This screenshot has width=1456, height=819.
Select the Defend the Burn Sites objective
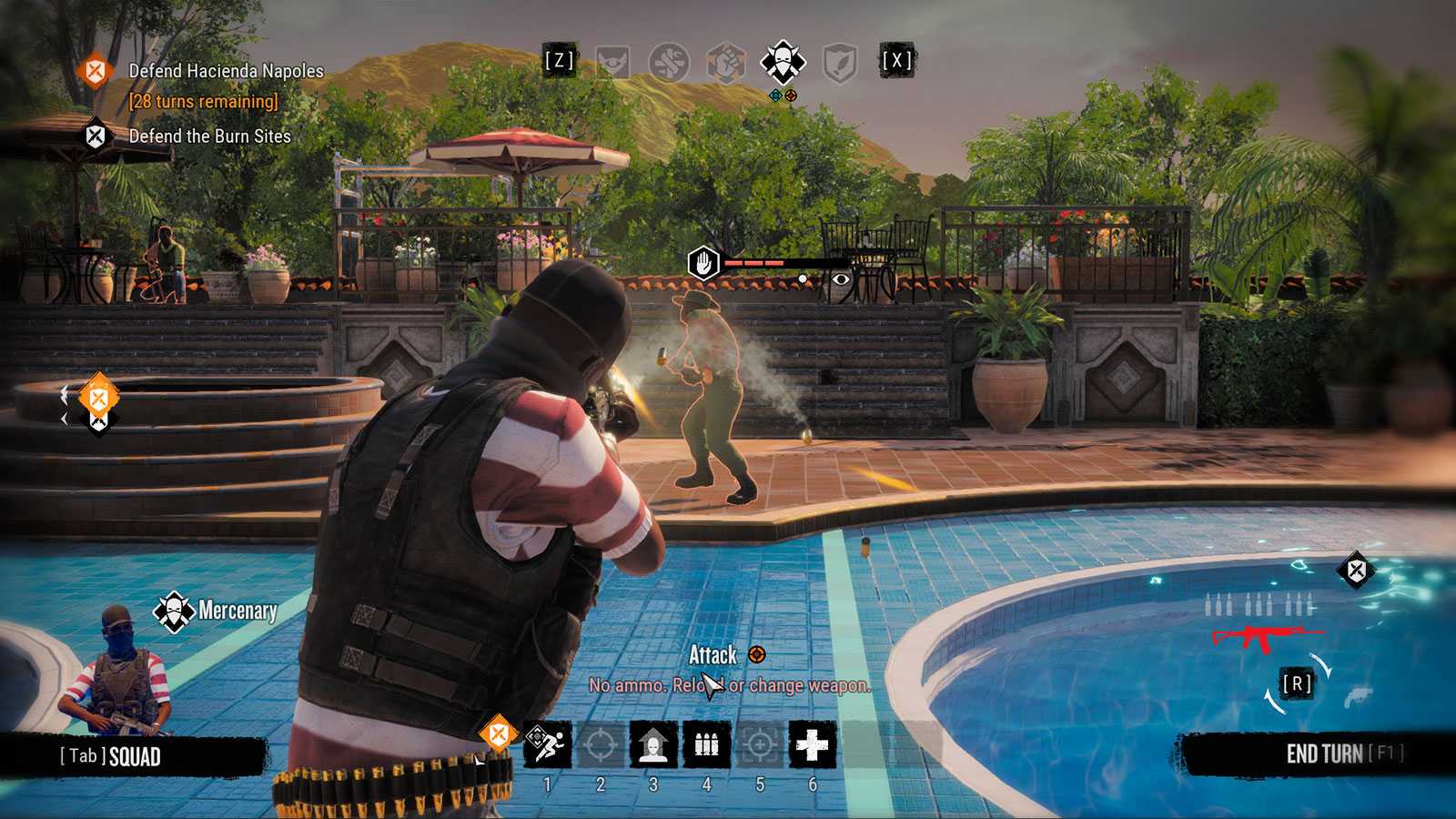coord(209,136)
